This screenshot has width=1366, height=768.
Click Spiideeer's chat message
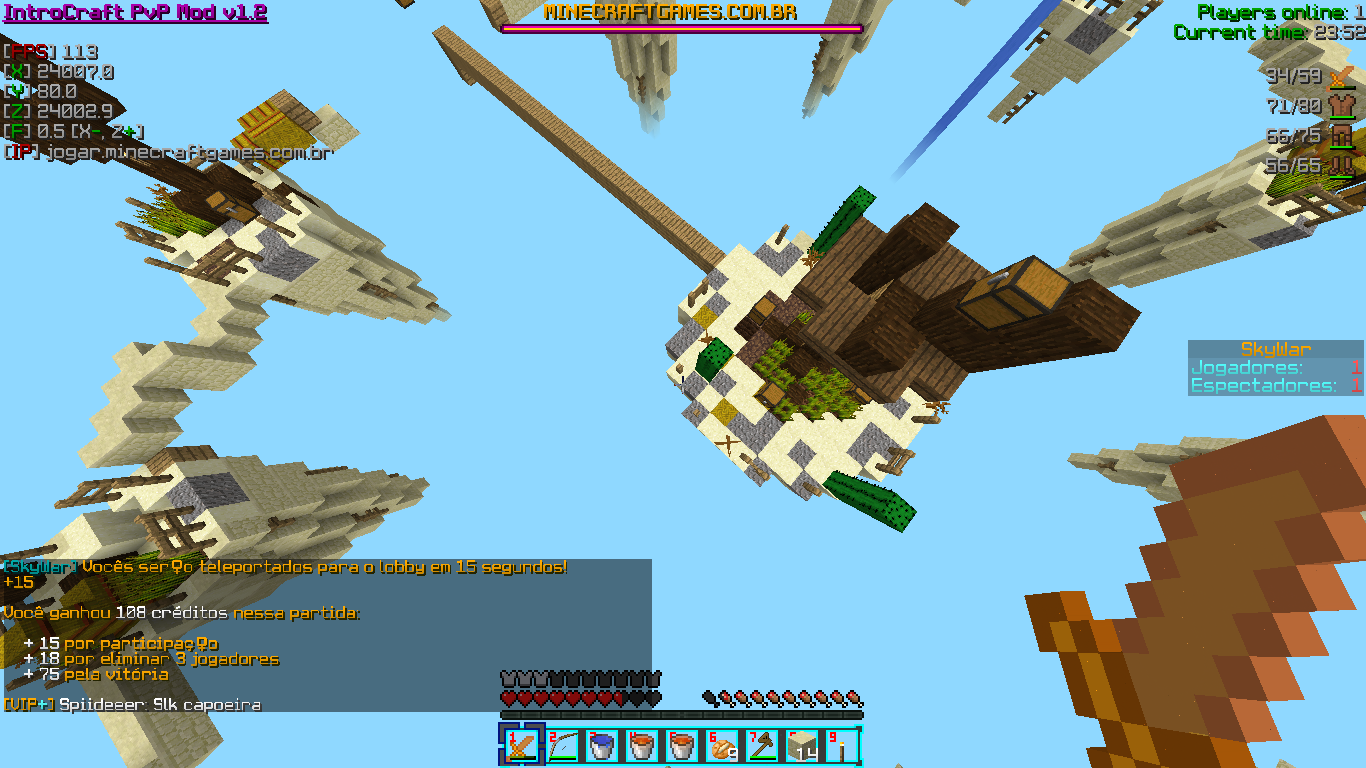160,705
